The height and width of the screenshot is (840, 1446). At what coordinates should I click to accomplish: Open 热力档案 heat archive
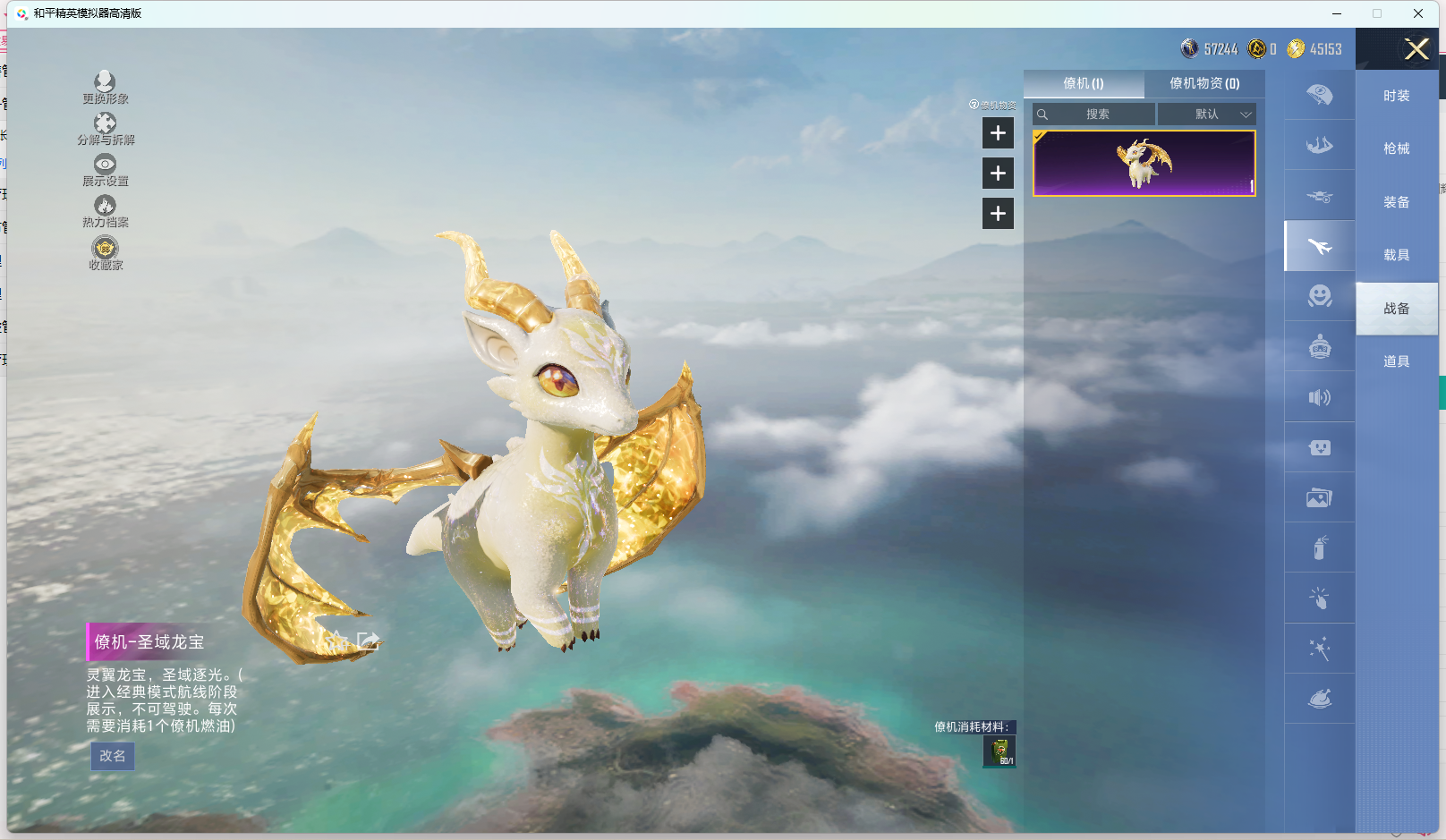pyautogui.click(x=105, y=210)
